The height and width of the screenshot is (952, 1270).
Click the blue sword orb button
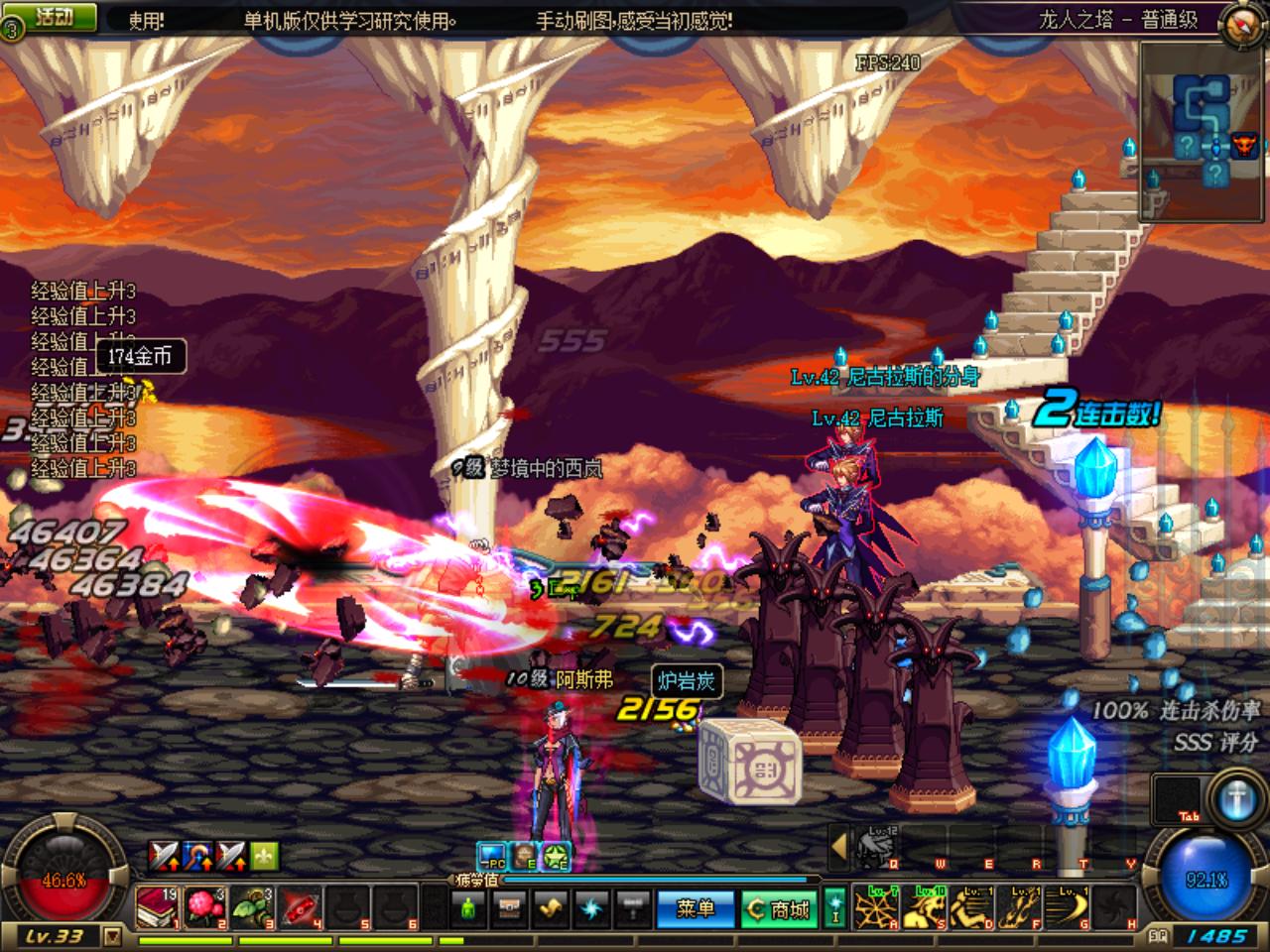pos(1237,799)
